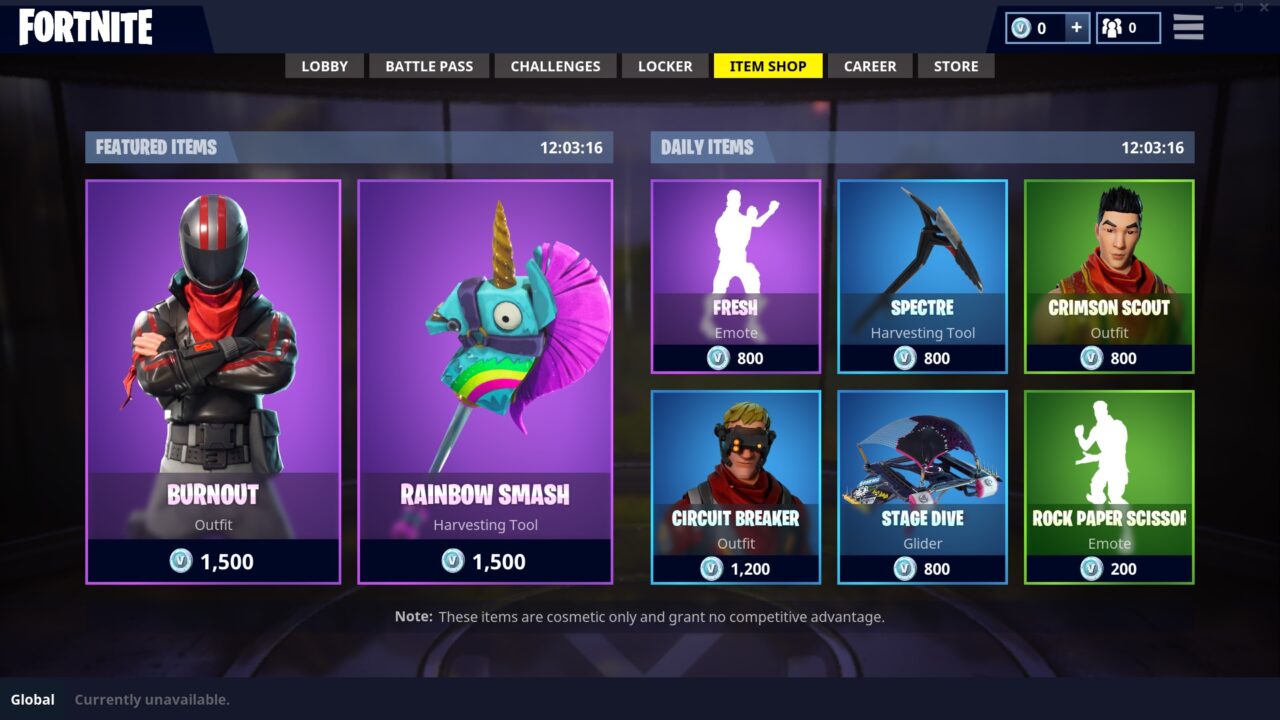This screenshot has height=720, width=1280.
Task: Select the Fresh emote icon
Action: click(735, 240)
